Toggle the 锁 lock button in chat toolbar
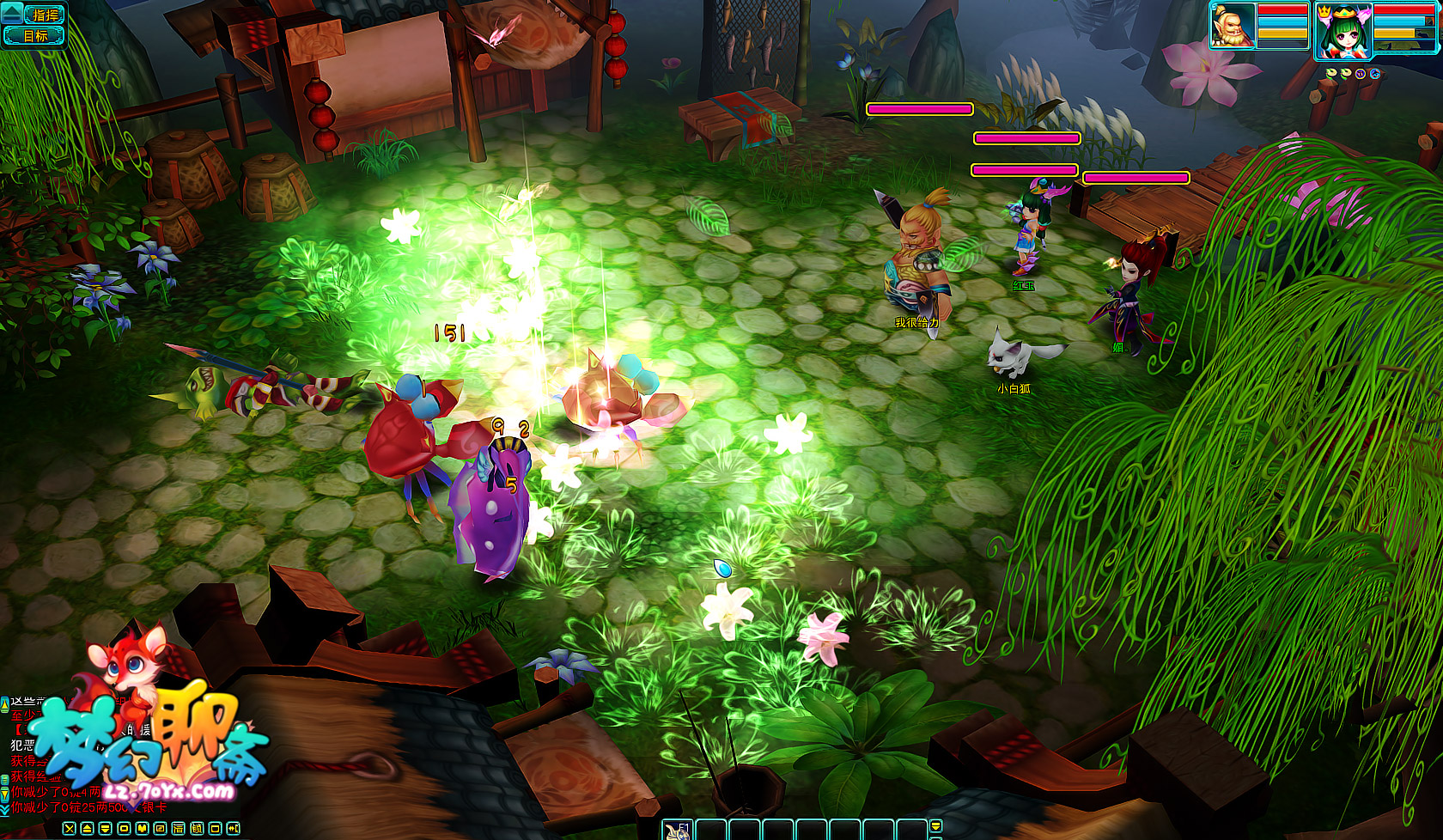The image size is (1443, 840). [197, 829]
